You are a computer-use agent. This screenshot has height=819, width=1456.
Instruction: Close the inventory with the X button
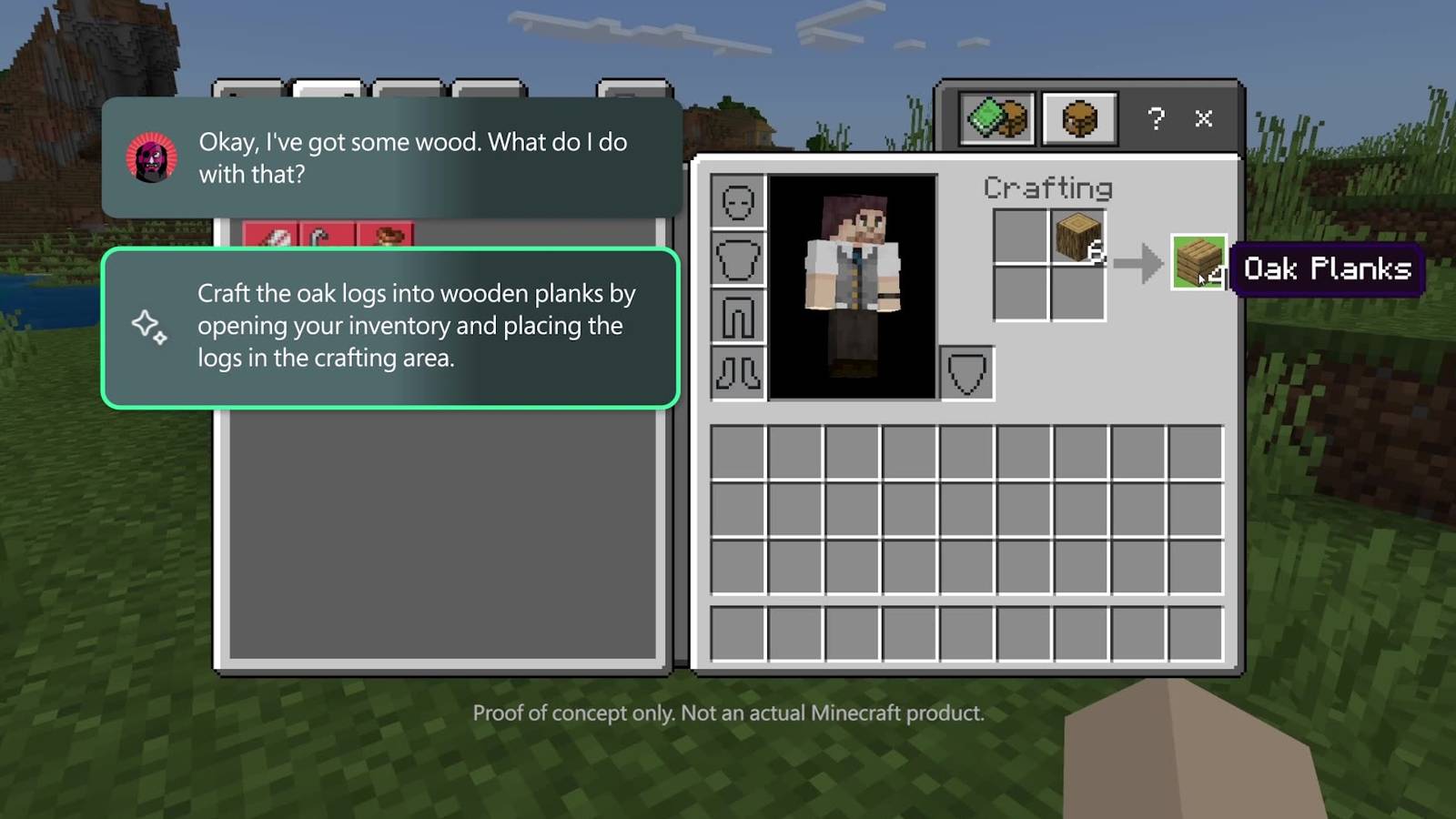(1203, 118)
